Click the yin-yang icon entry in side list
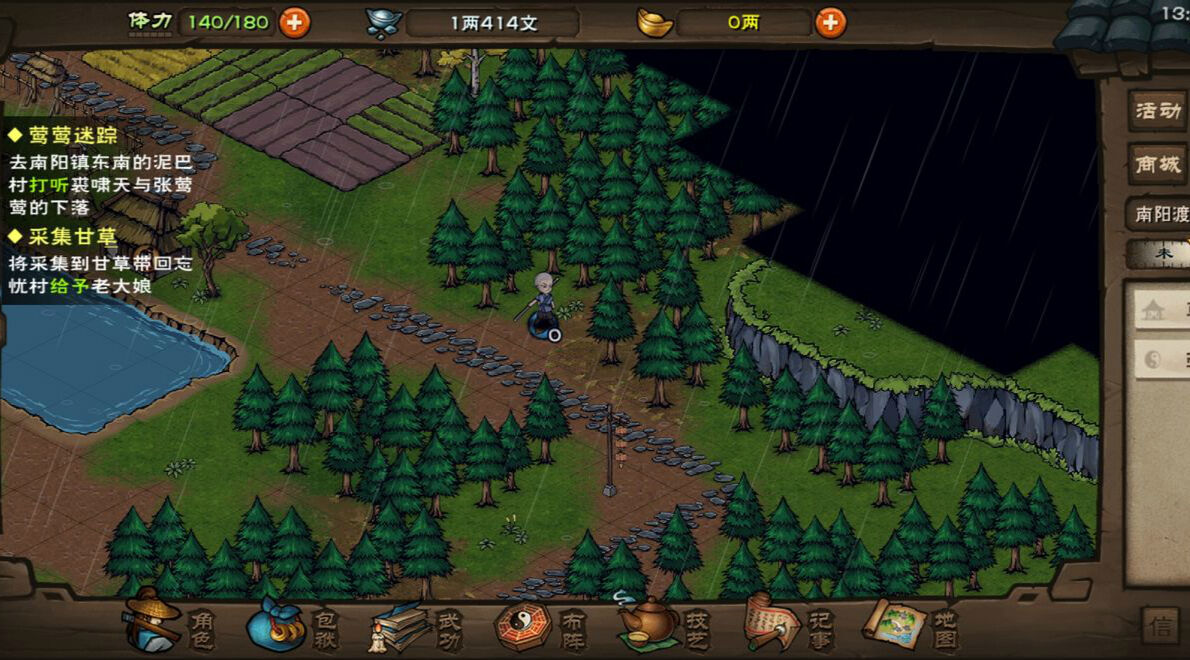 (1160, 360)
